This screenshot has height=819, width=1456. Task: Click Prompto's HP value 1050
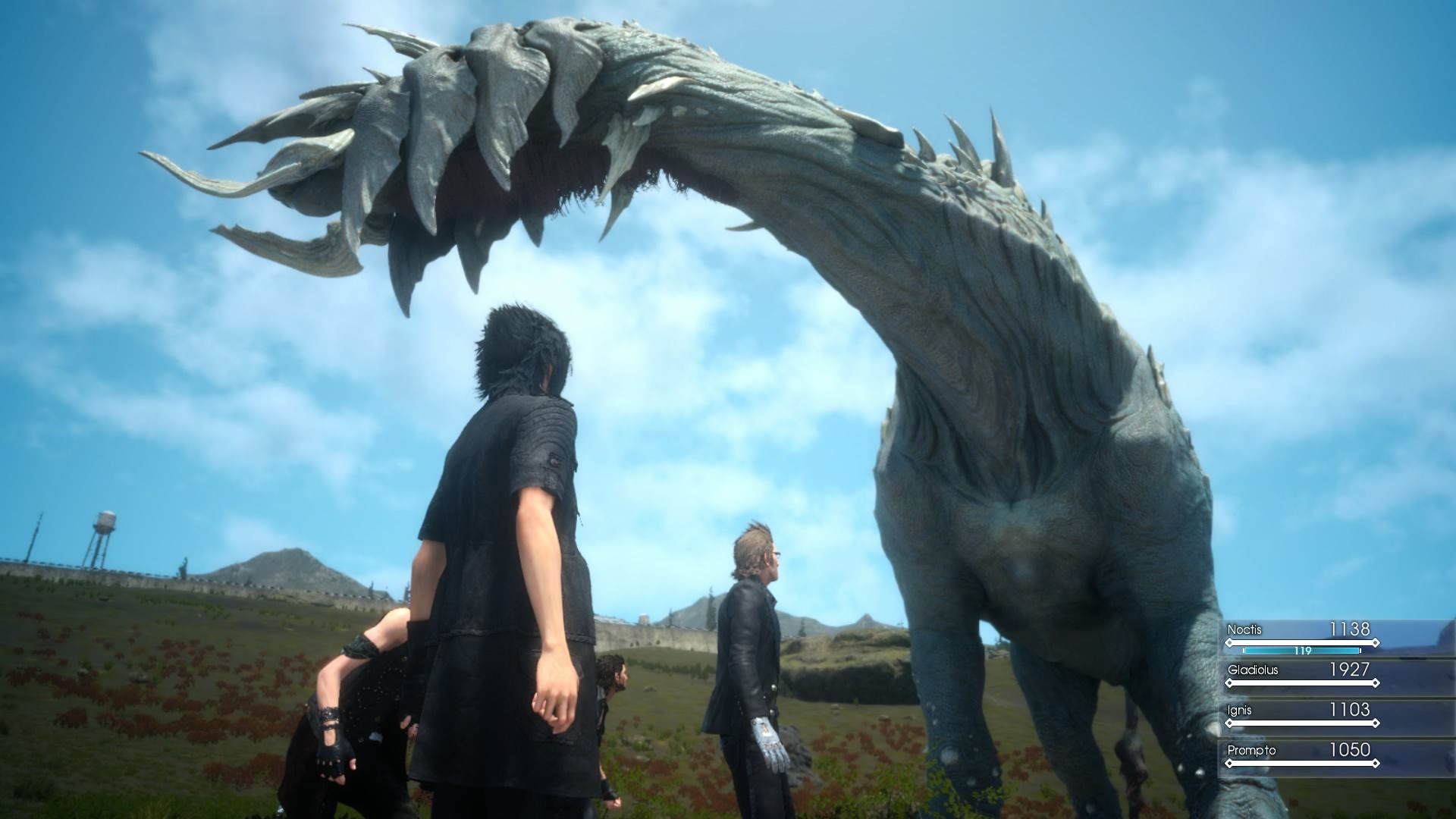point(1351,750)
